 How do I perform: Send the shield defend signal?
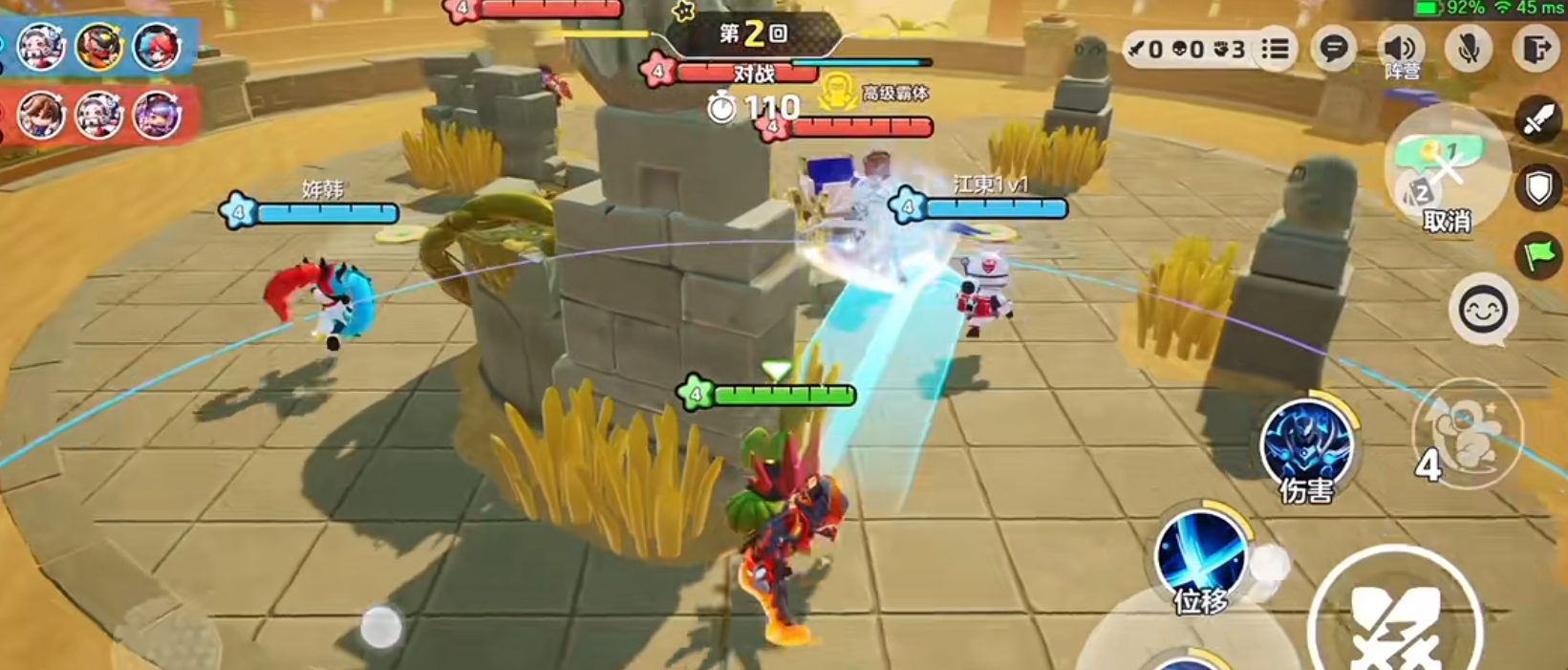pos(1538,188)
